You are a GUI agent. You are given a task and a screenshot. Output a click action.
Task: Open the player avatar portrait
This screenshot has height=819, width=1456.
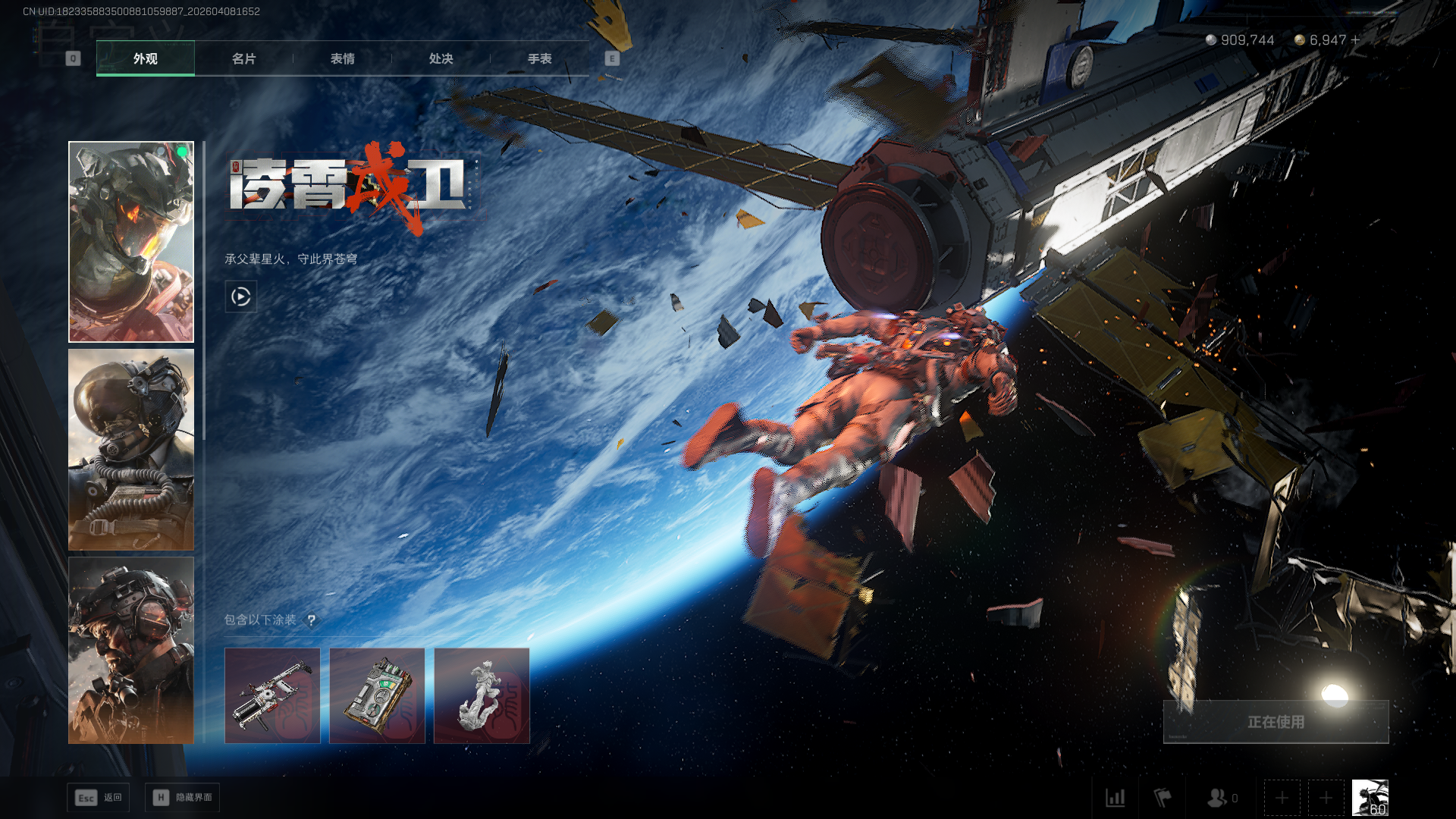pos(1370,798)
